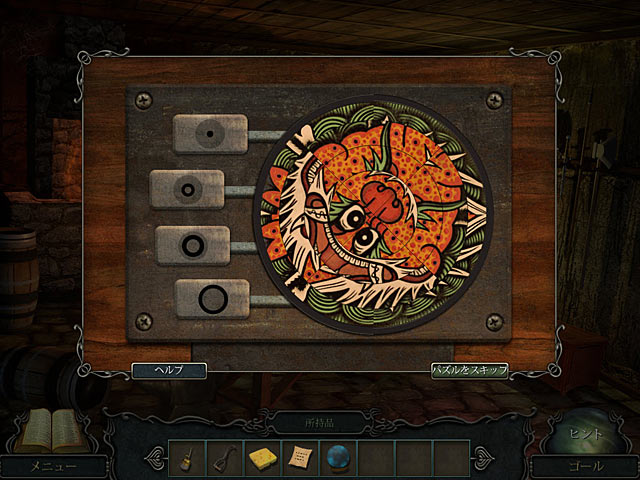The image size is (640, 480).
Task: Pick the yellow sponge from inventory
Action: [x=262, y=457]
